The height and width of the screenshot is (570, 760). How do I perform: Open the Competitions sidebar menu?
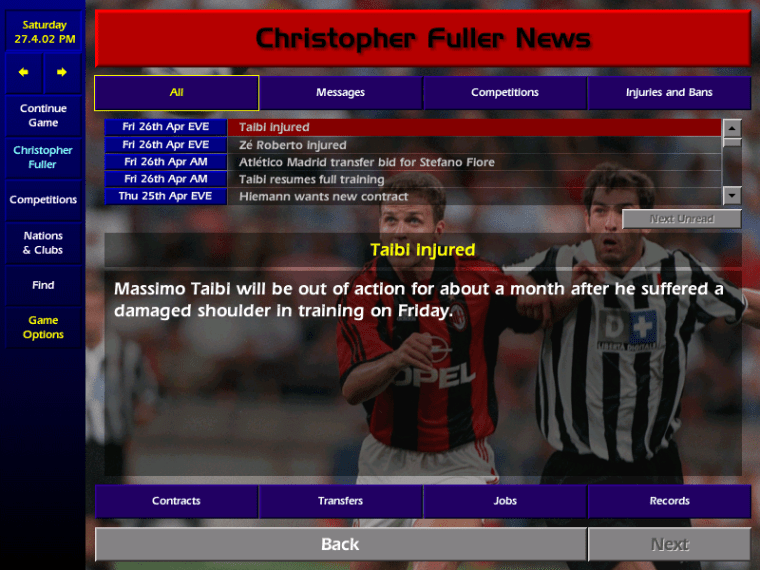[x=43, y=200]
